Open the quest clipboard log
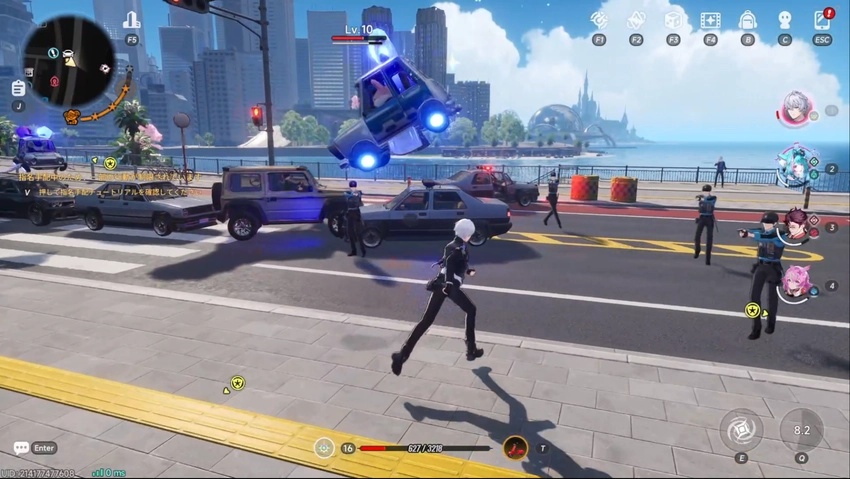850x479 pixels. (18, 88)
